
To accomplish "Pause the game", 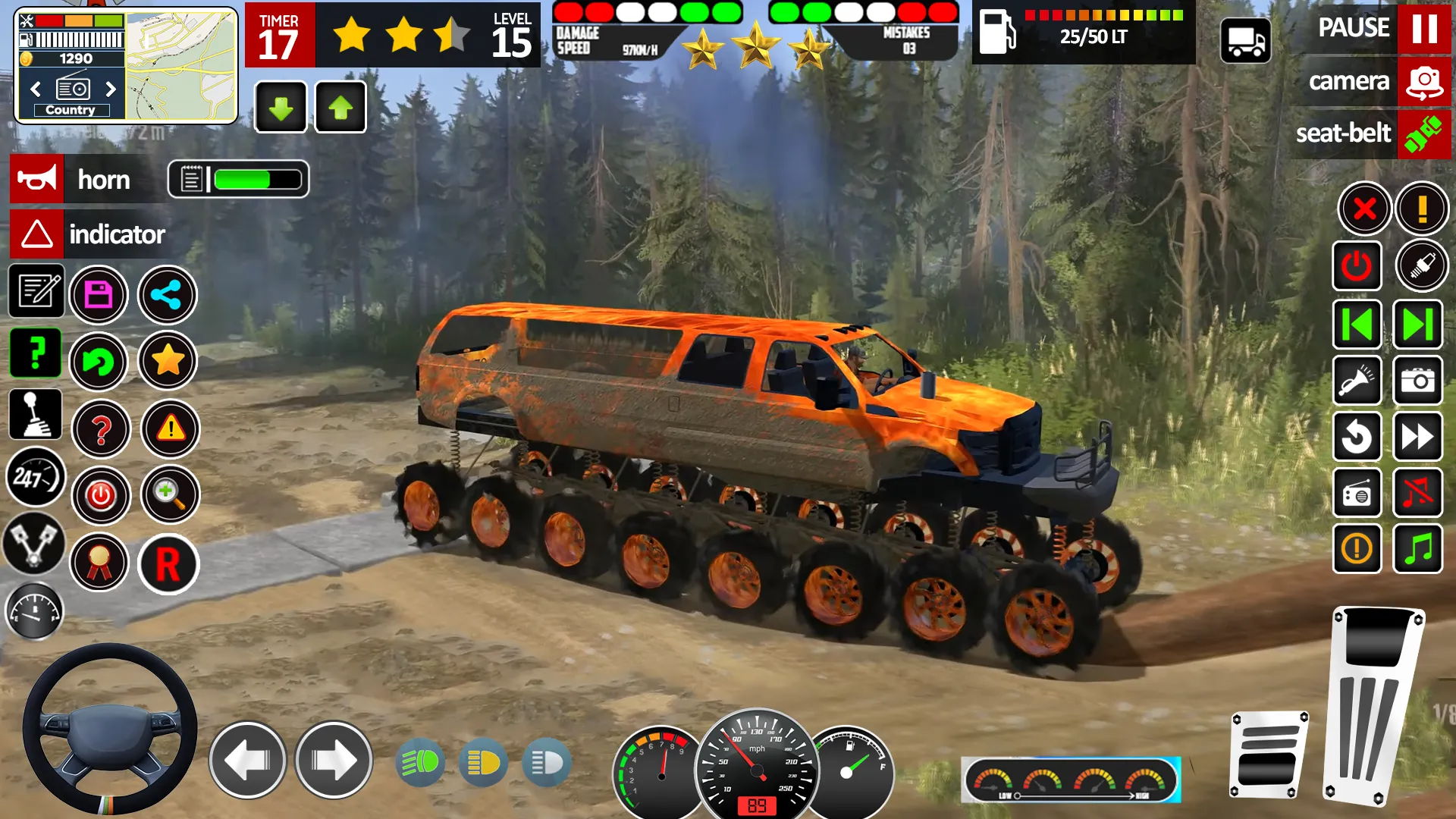I will click(1423, 29).
